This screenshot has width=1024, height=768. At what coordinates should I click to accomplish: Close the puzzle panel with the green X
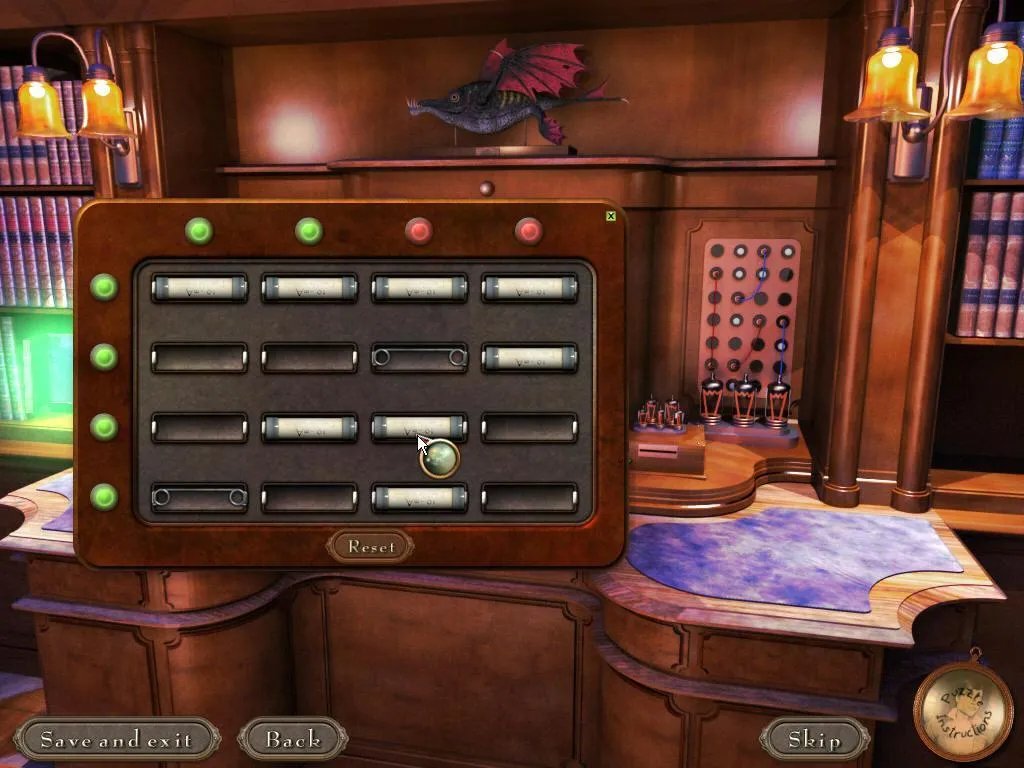610,215
